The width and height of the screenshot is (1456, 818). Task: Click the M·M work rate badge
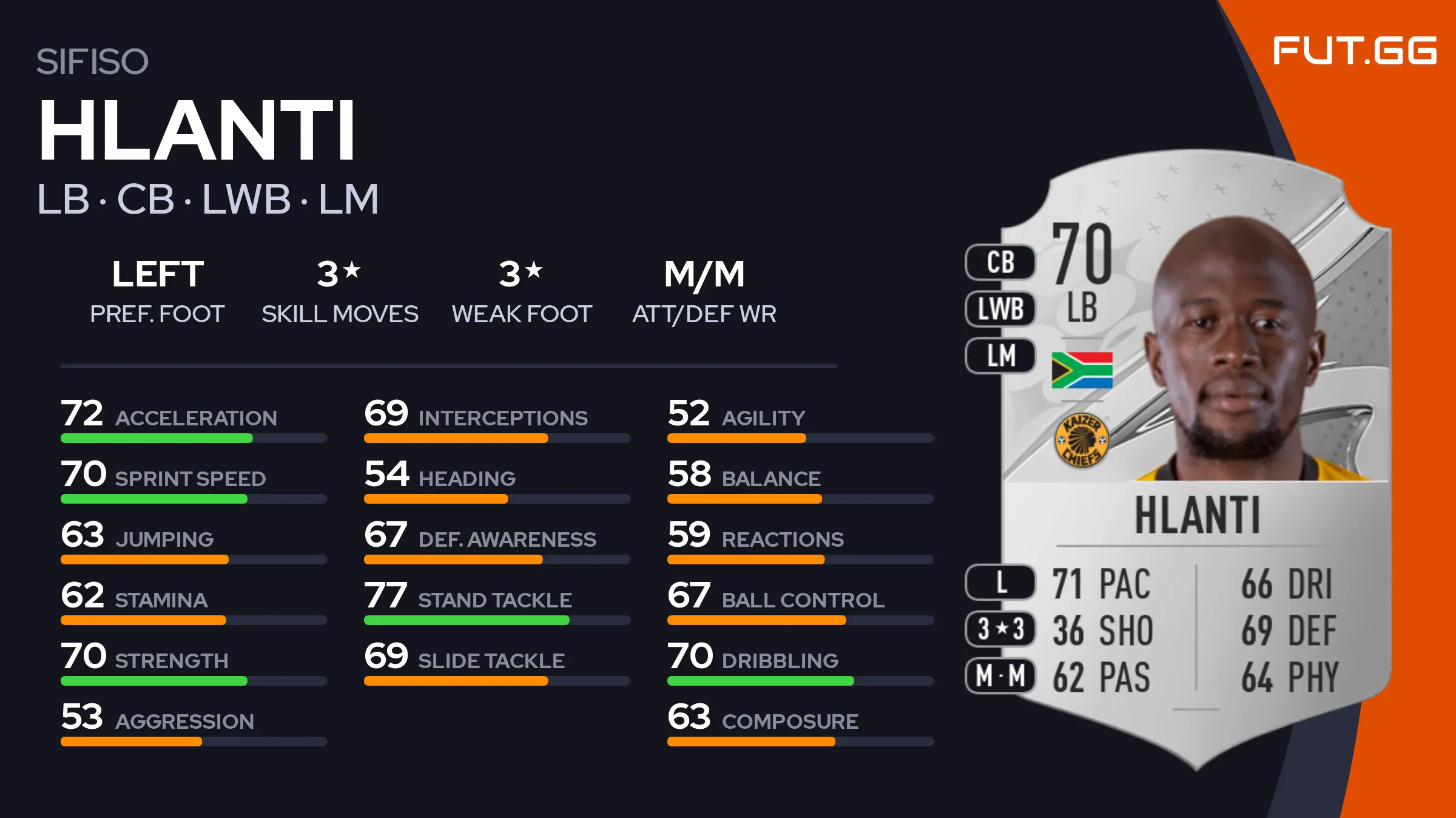click(x=1000, y=676)
